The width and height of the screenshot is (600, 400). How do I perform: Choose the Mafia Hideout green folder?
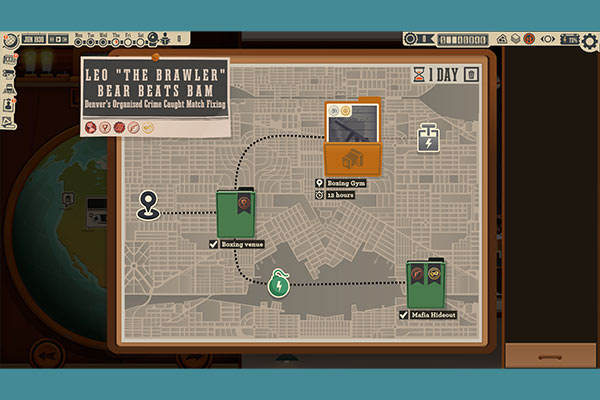427,285
